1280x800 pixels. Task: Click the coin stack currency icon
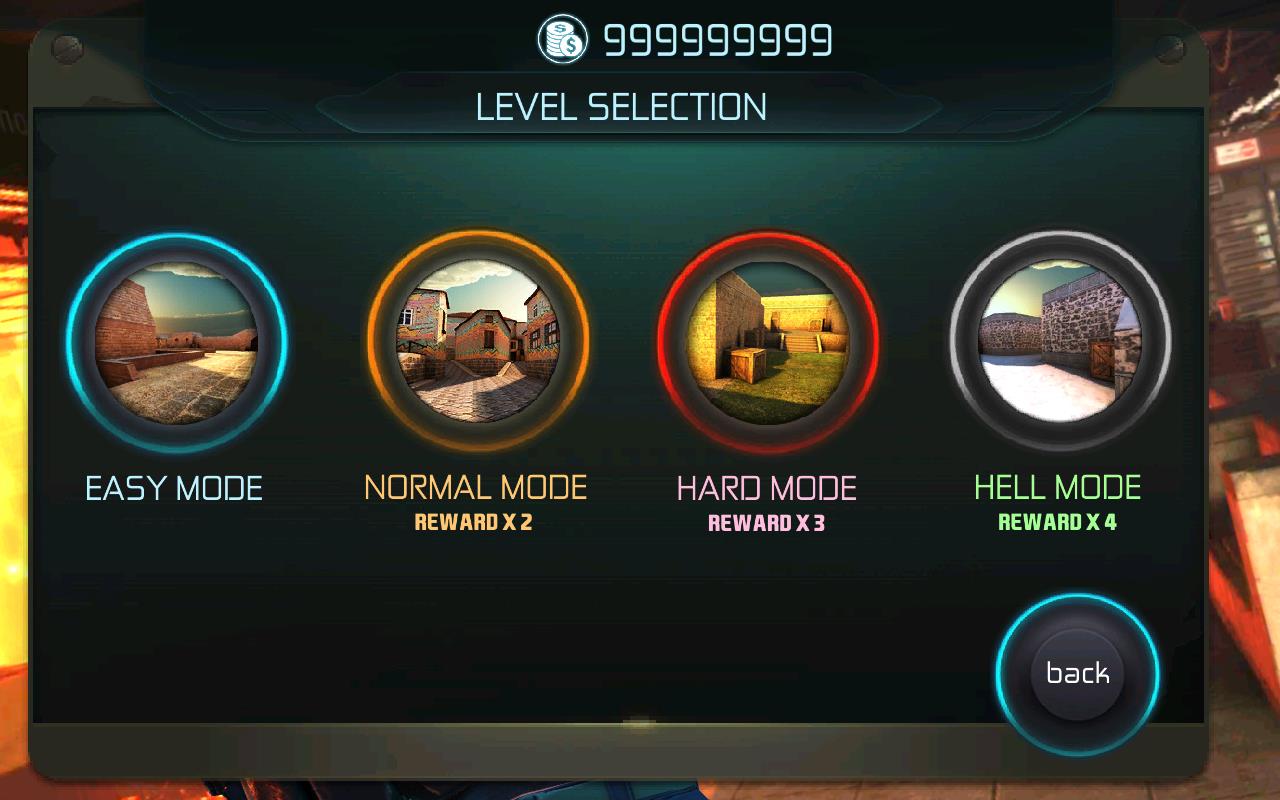(x=563, y=40)
